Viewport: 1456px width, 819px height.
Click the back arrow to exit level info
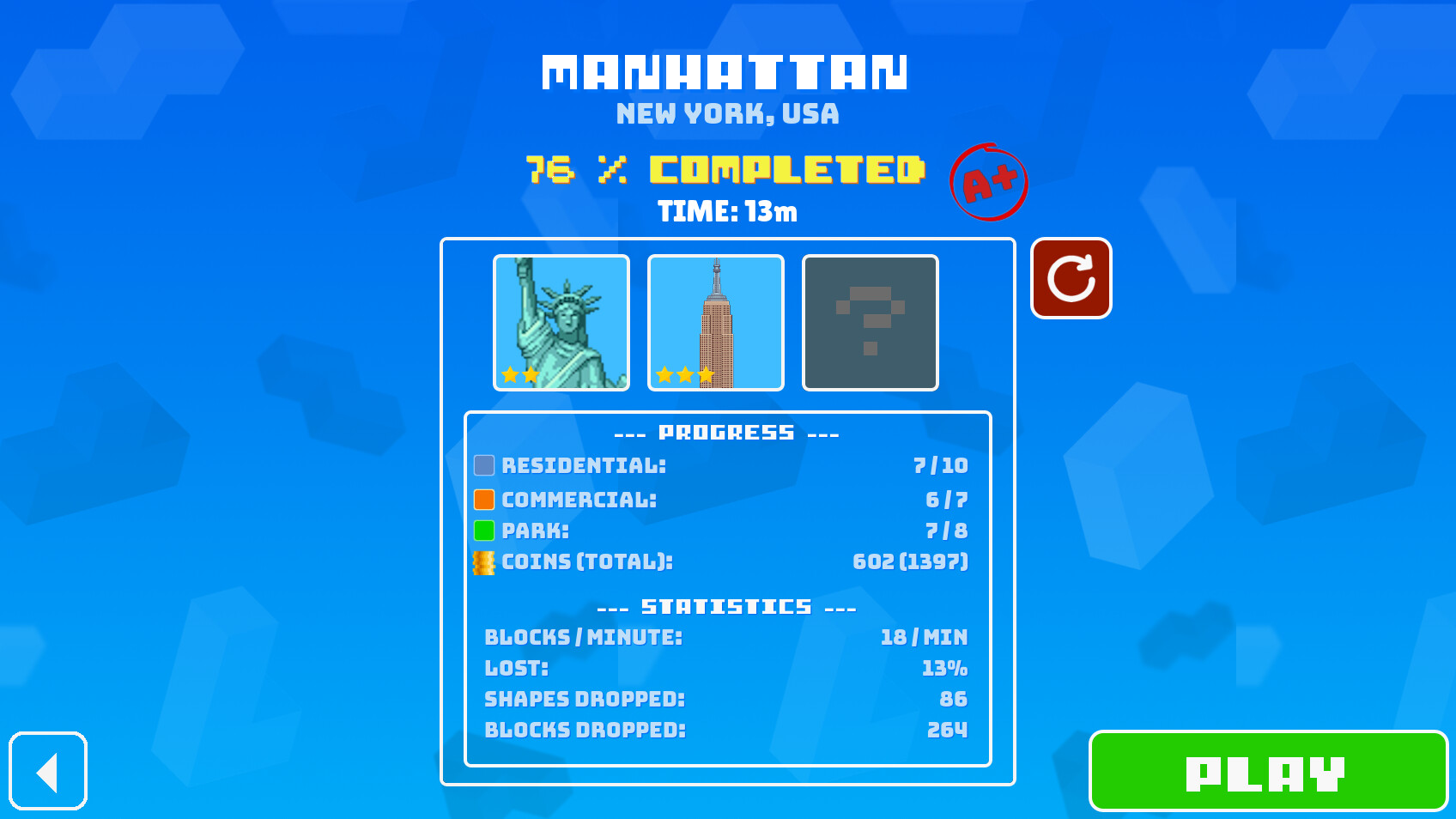48,772
